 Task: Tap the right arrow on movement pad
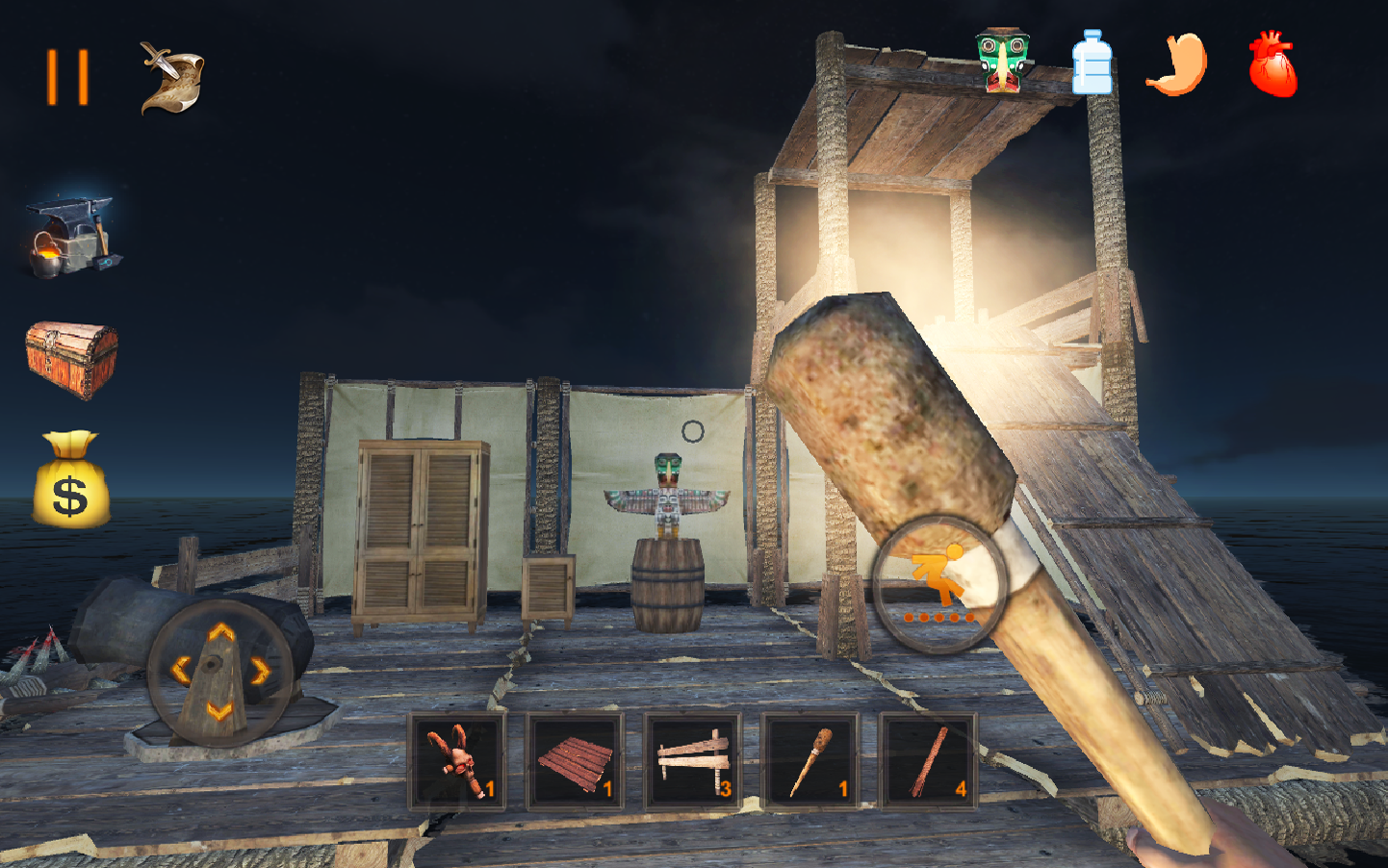[x=260, y=671]
